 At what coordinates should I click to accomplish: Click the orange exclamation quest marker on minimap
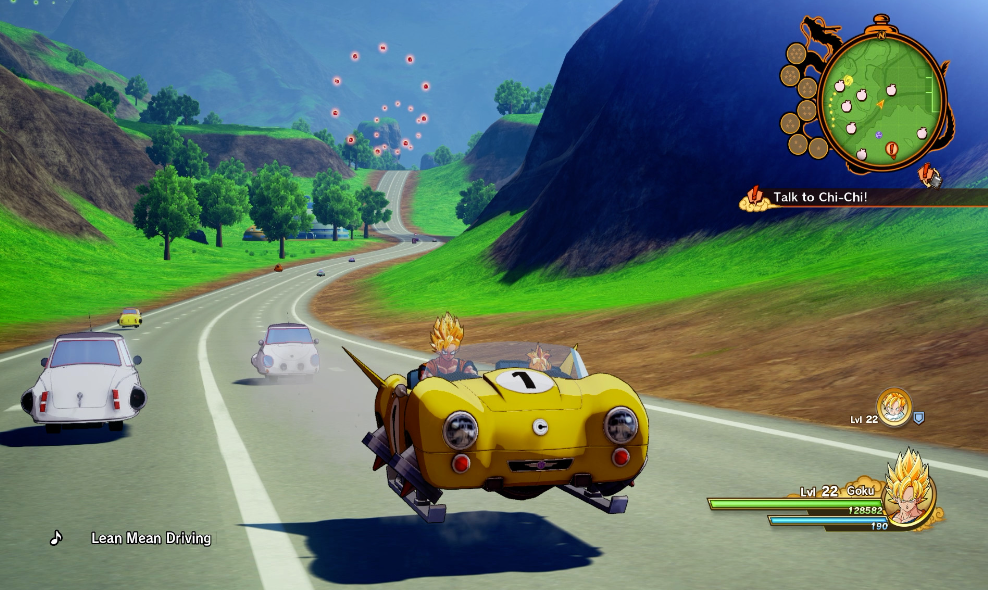[891, 151]
